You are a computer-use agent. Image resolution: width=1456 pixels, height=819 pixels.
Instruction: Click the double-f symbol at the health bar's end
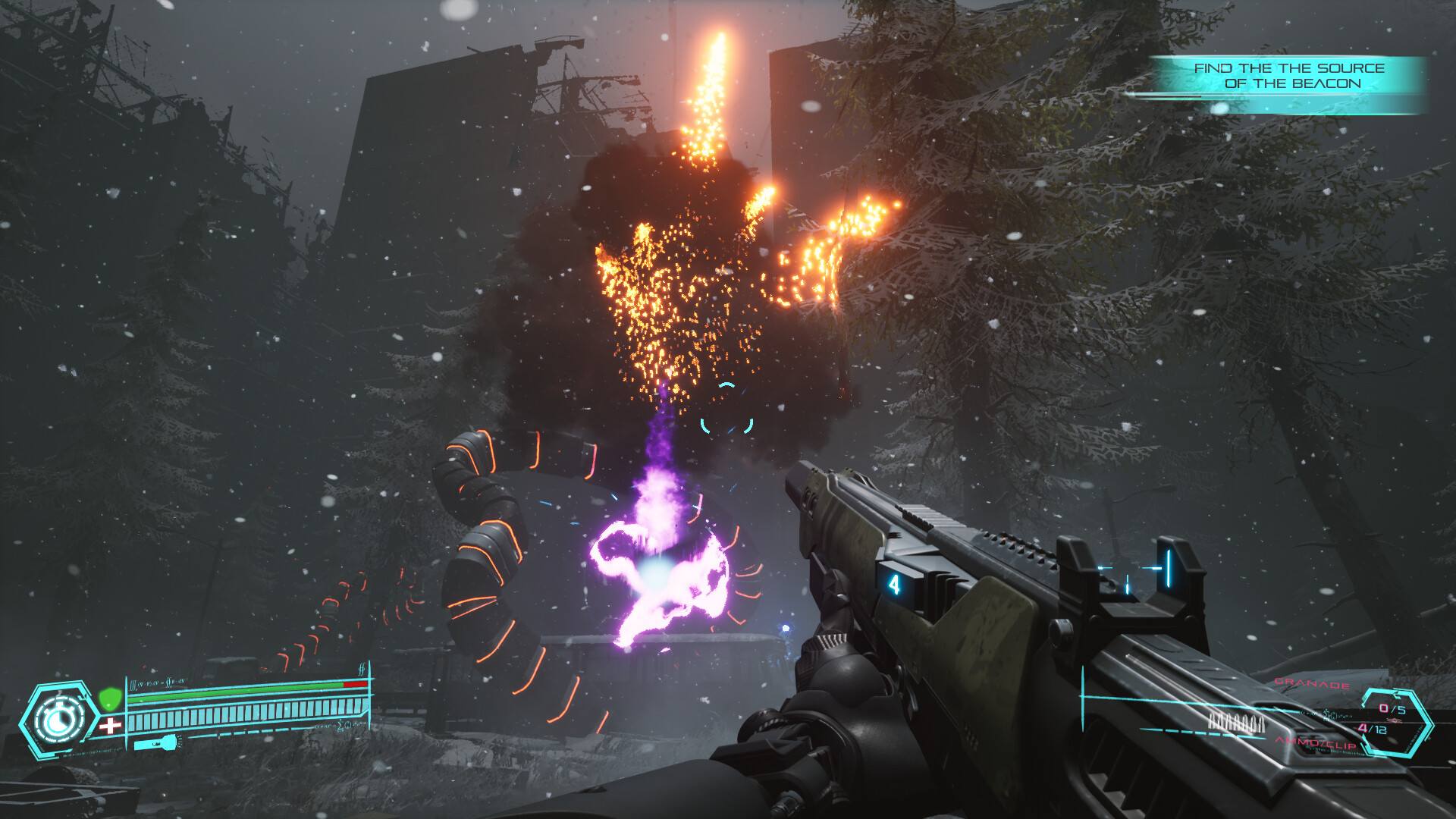[360, 669]
